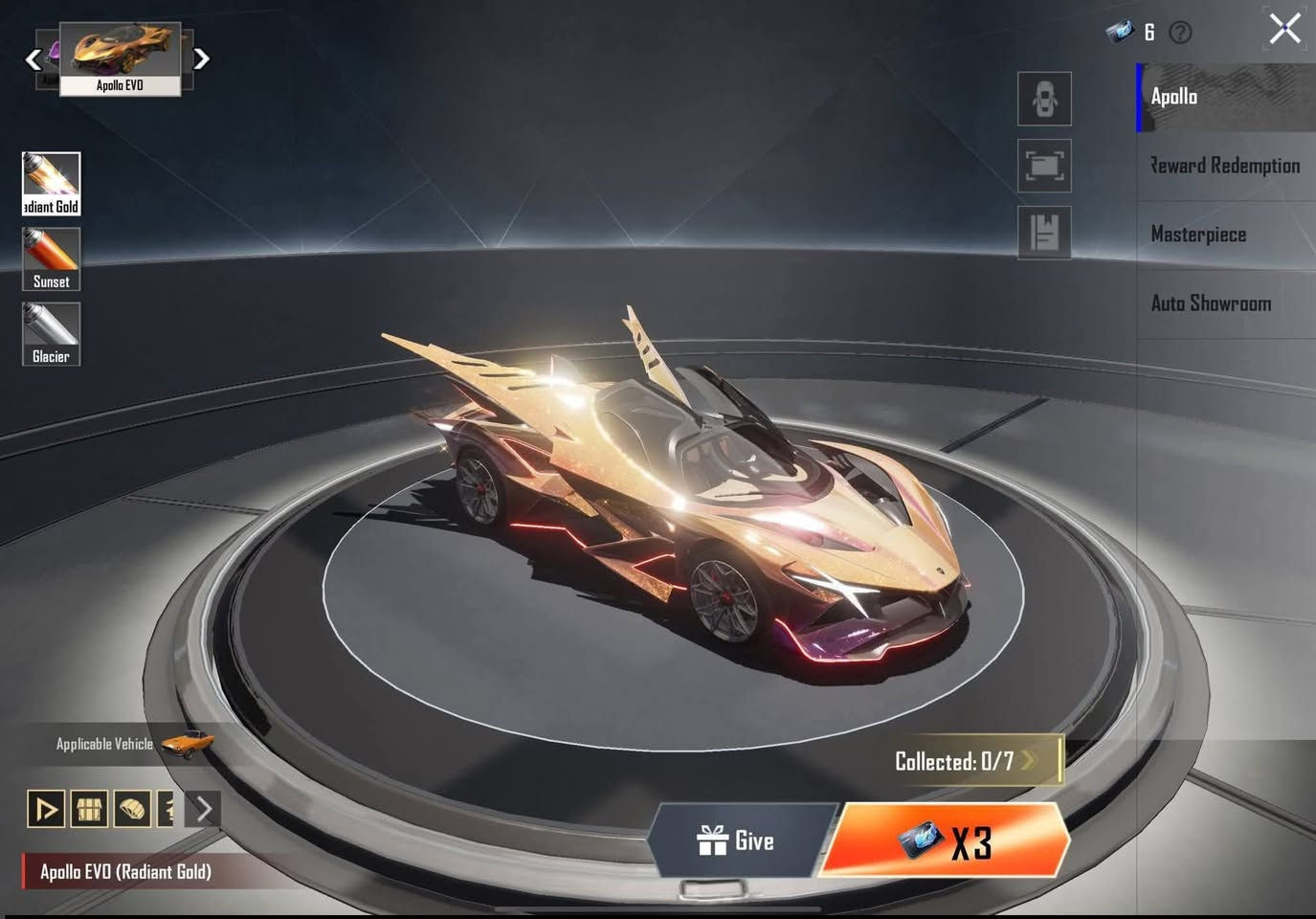Screen dimensions: 1316x919
Task: Open the help question mark icon at top
Action: tap(1181, 33)
